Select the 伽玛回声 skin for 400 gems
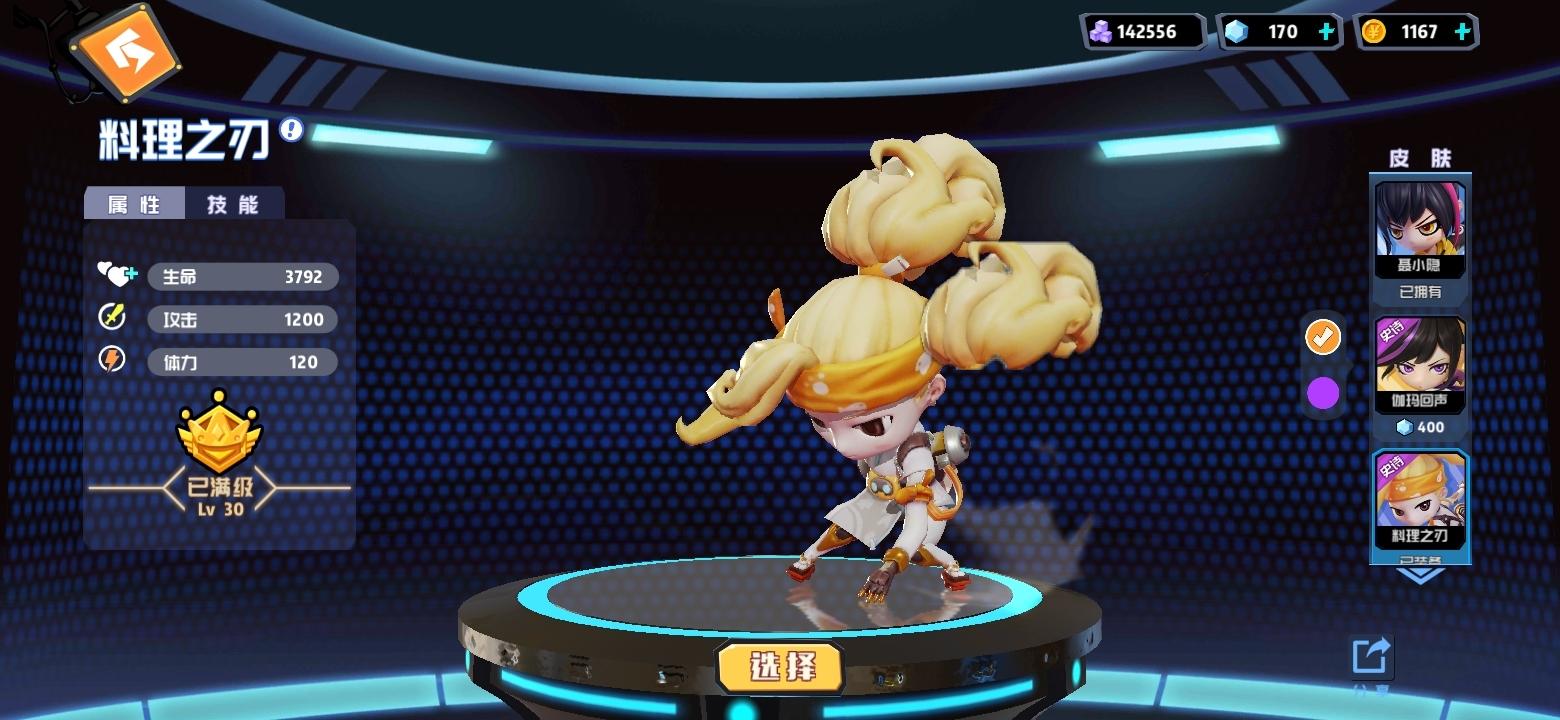The image size is (1560, 720). [x=1419, y=360]
